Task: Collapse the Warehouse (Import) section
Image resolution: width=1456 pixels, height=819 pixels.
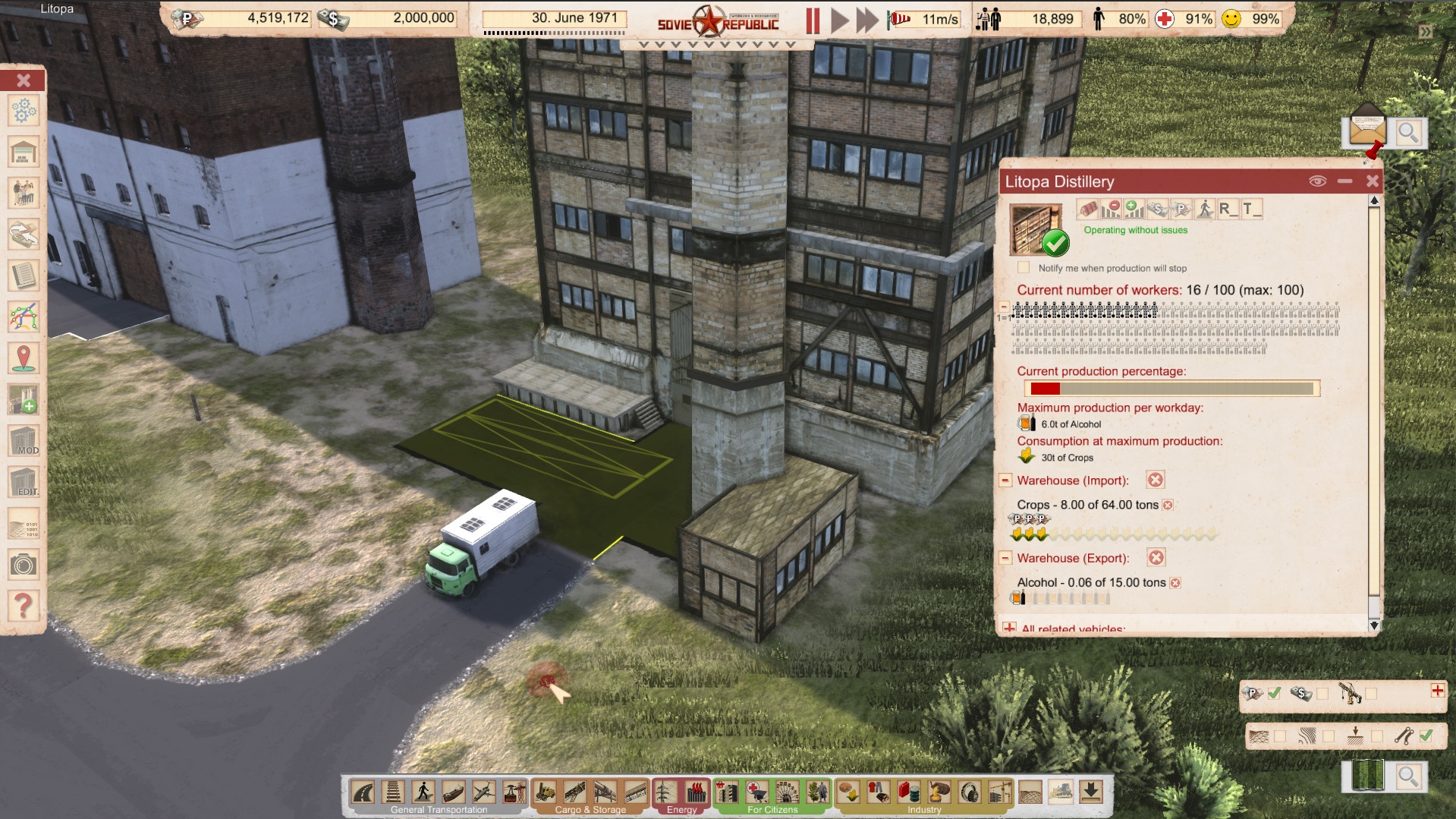Action: pos(1005,480)
